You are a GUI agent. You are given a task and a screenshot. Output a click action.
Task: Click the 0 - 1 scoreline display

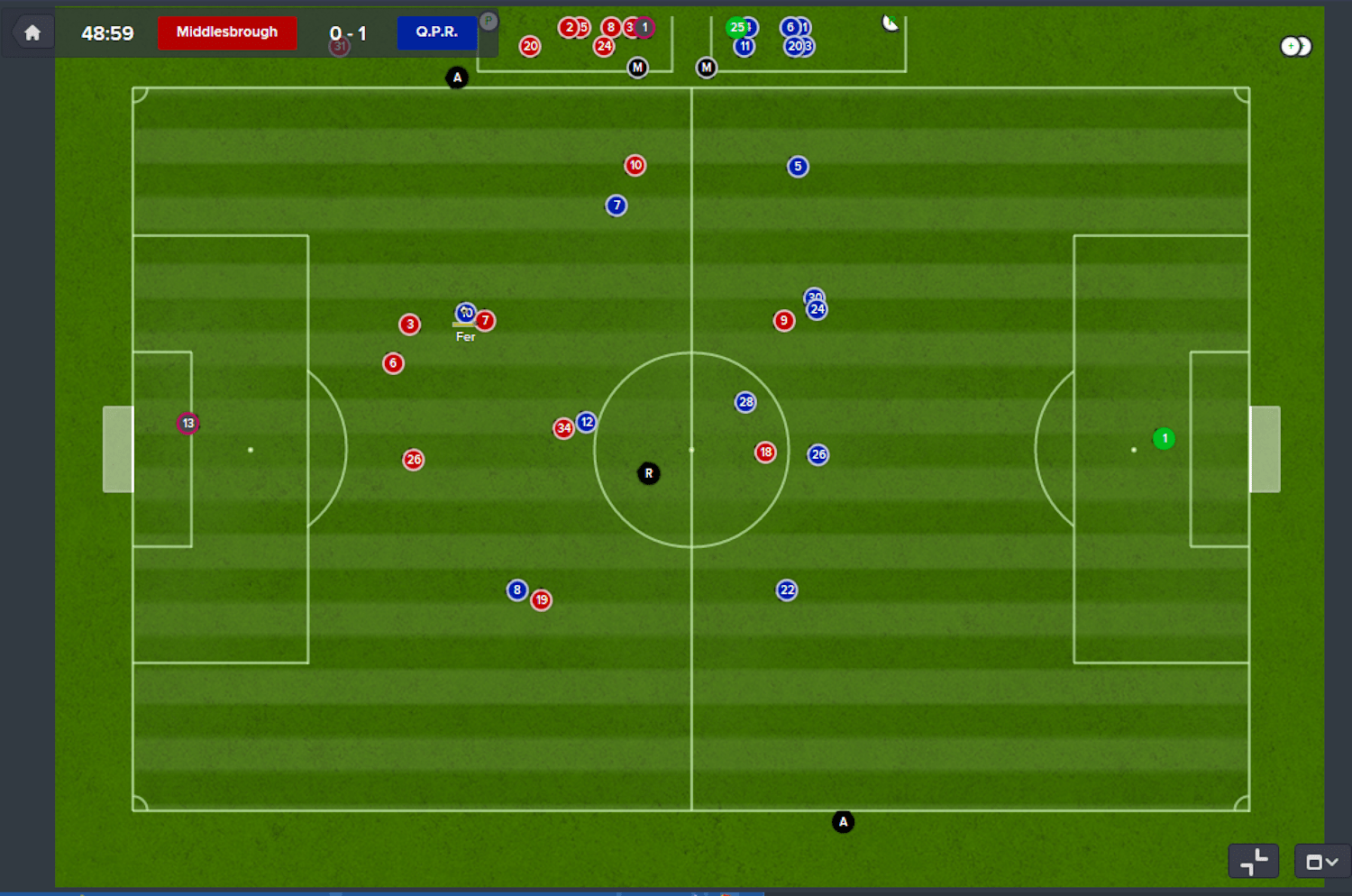tap(350, 32)
